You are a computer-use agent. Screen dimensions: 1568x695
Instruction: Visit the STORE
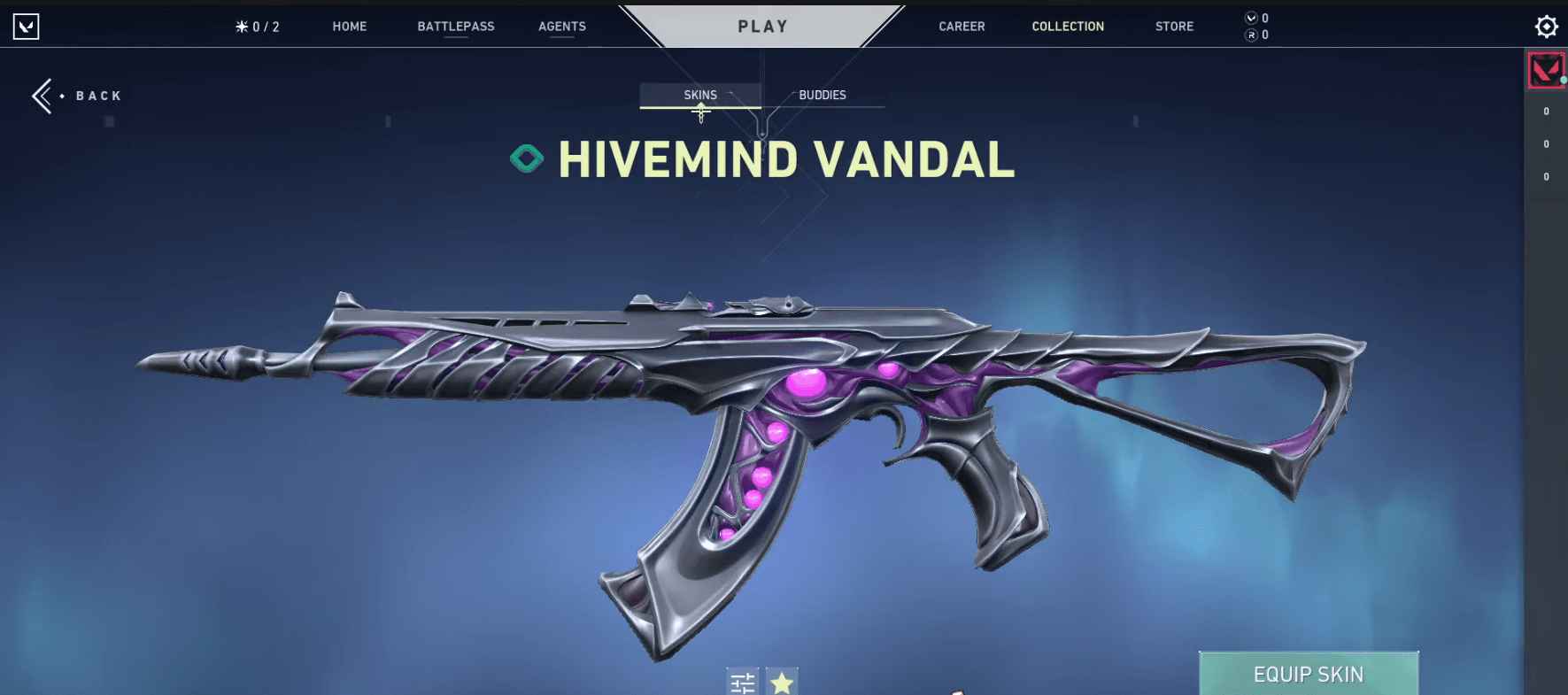coord(1174,27)
